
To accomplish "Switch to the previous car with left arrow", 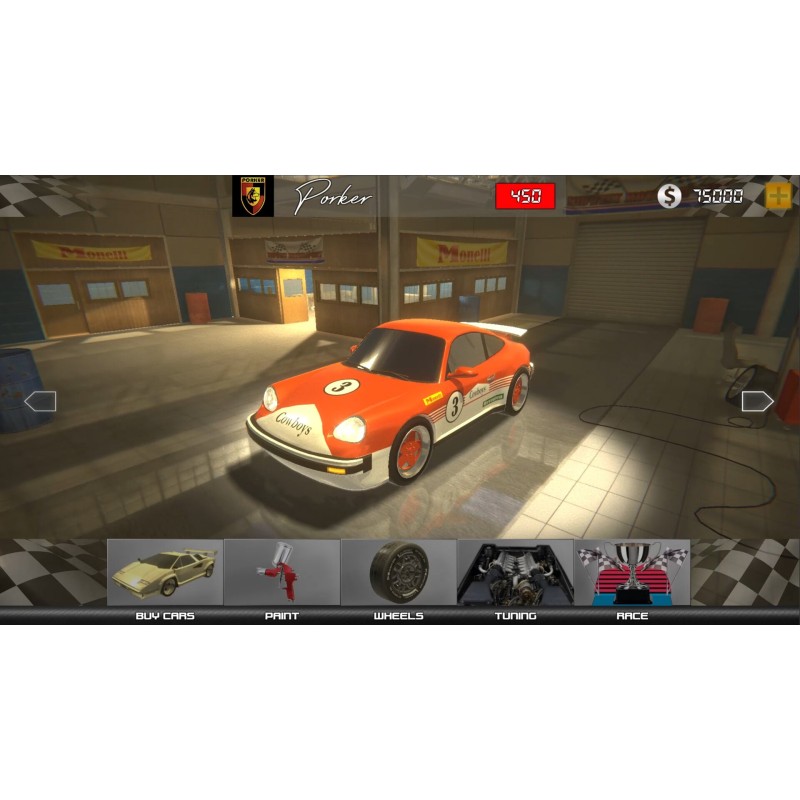I will coord(40,401).
